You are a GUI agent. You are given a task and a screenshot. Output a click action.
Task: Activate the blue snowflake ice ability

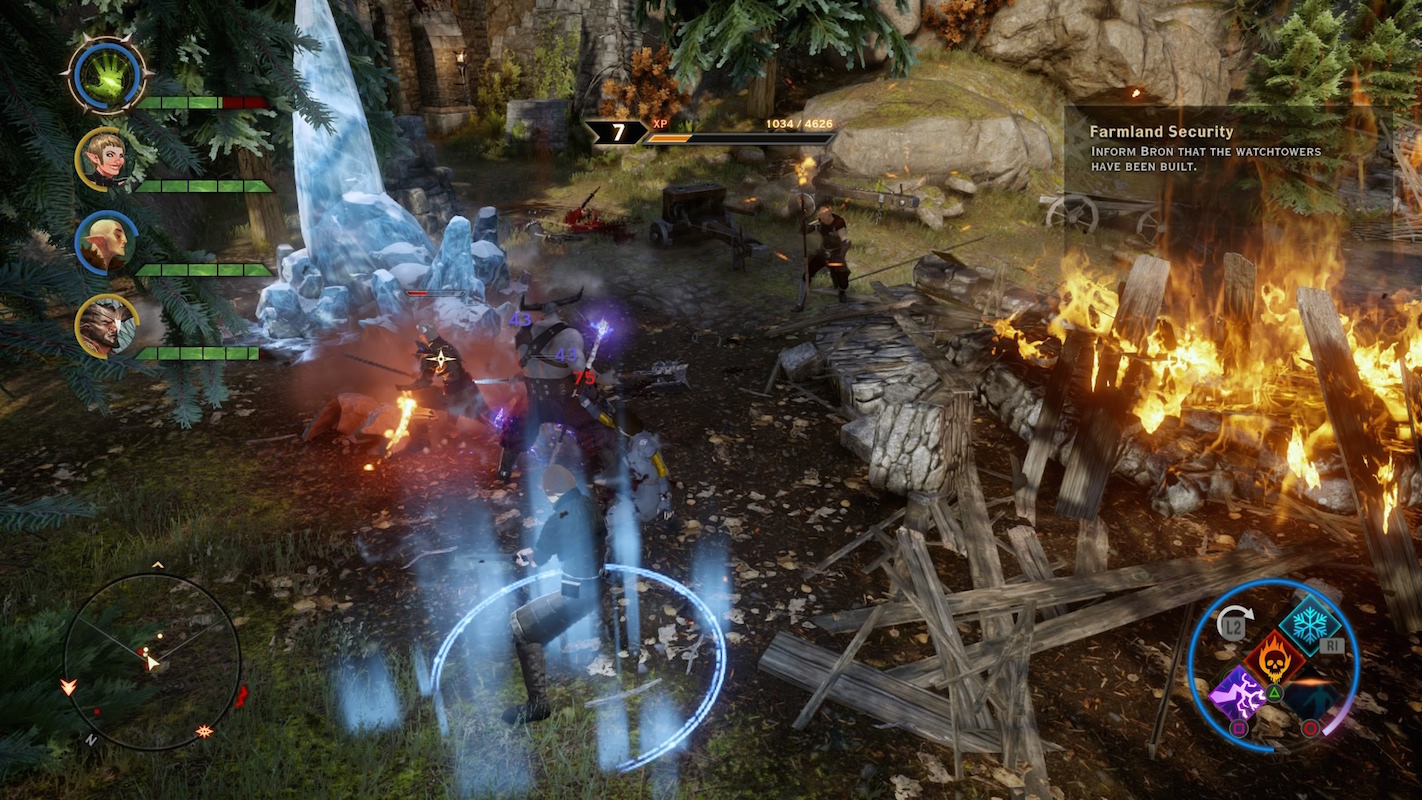tap(1309, 624)
